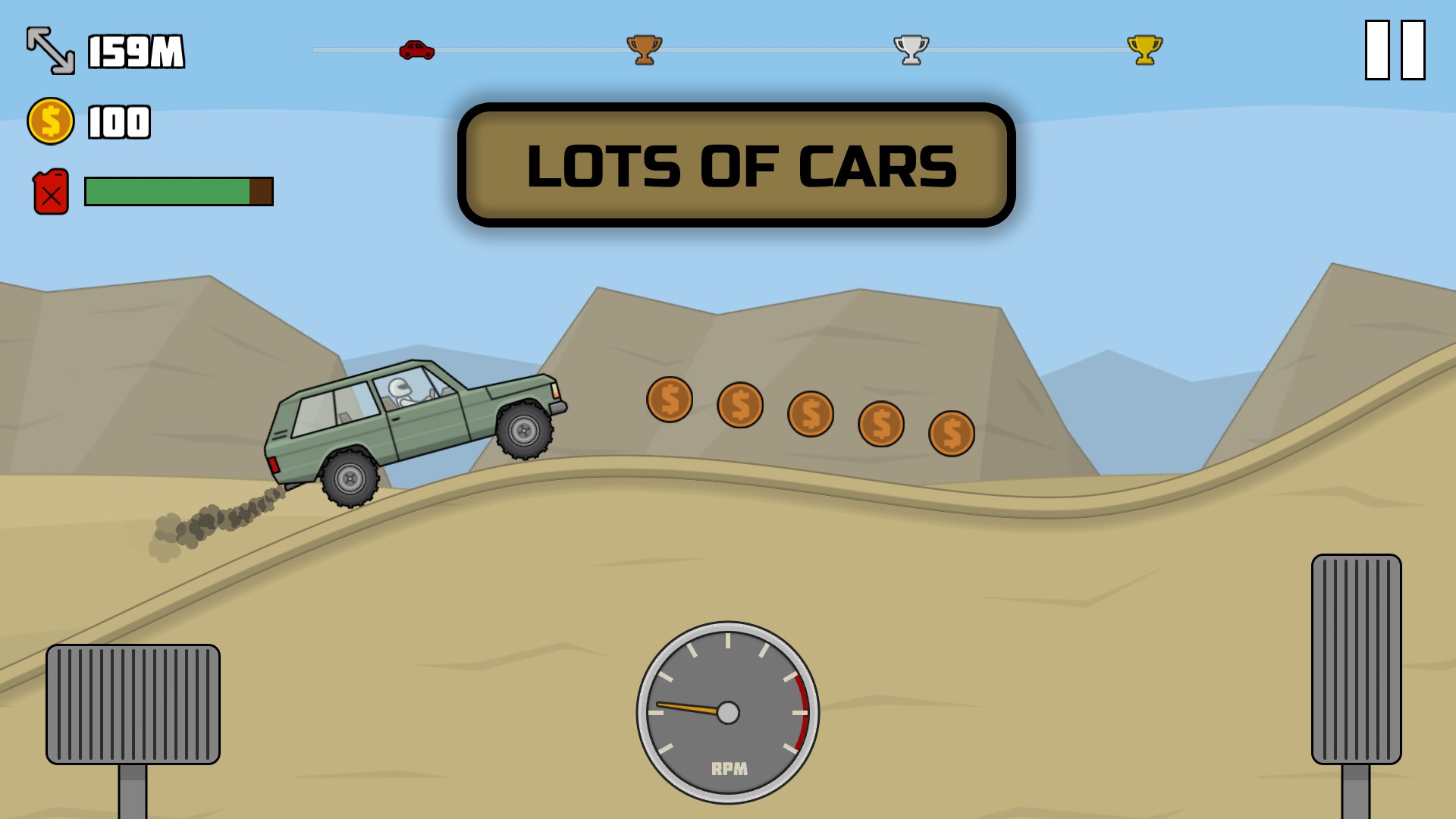Hit the brake pedal
This screenshot has width=1456, height=819.
[133, 704]
